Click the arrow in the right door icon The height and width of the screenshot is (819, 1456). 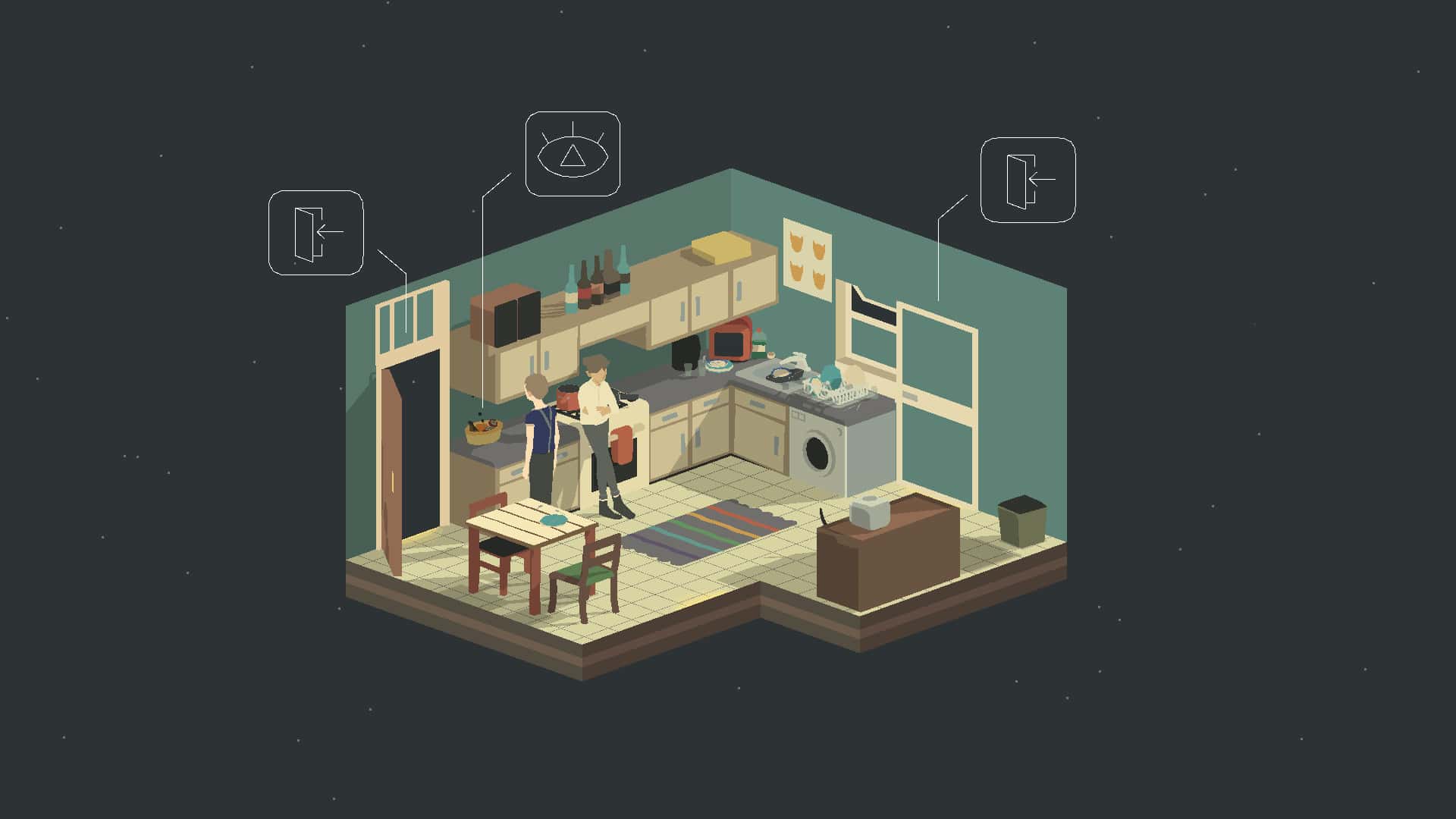[x=1044, y=178]
